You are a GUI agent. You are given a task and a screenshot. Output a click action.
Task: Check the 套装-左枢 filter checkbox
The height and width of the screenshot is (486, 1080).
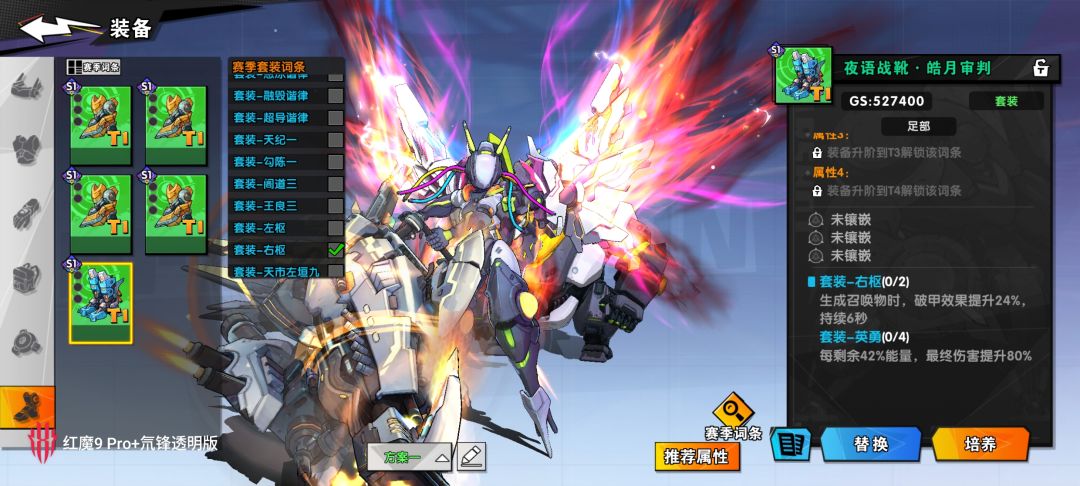(336, 228)
